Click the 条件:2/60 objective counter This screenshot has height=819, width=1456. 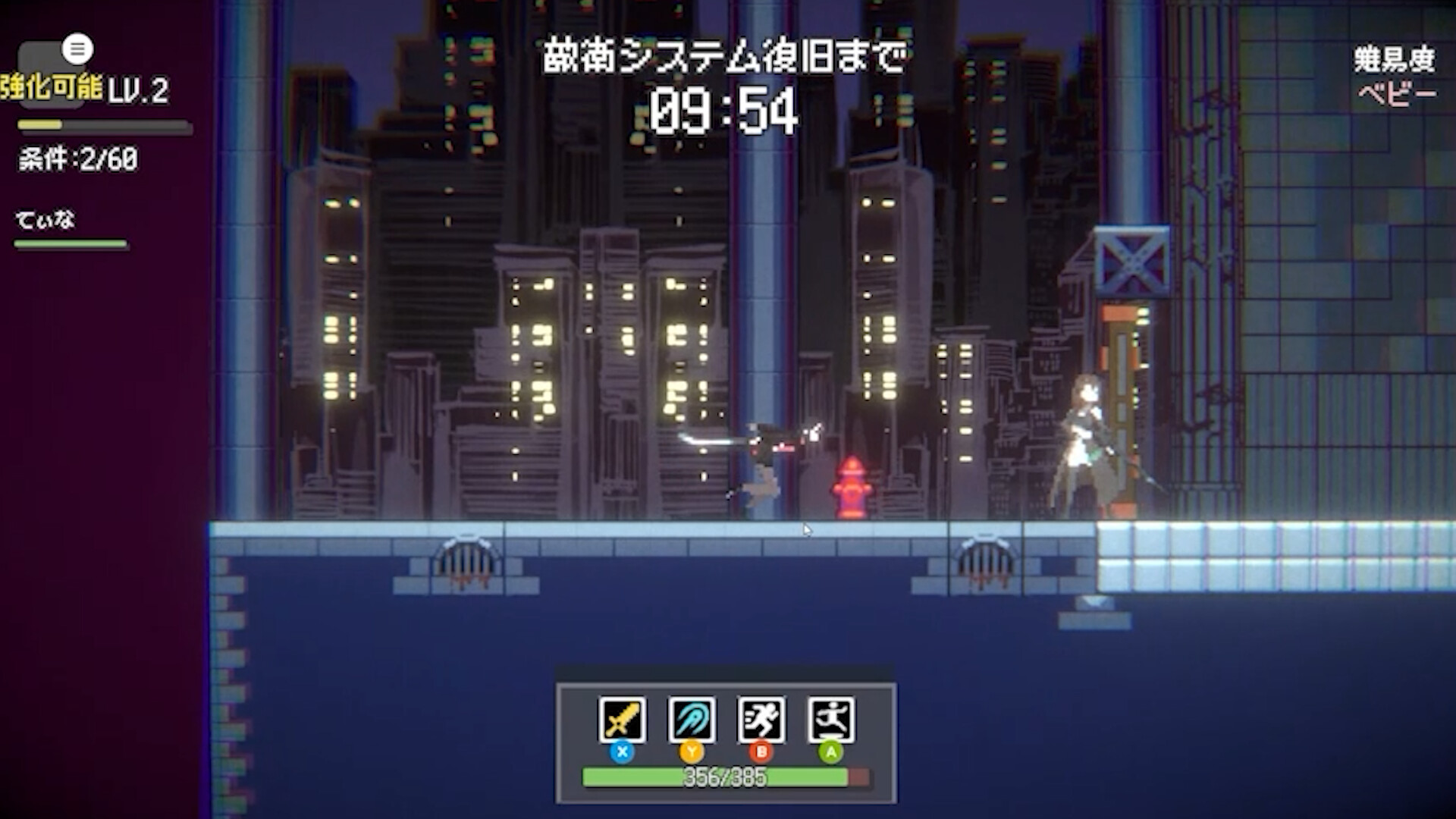(x=76, y=160)
